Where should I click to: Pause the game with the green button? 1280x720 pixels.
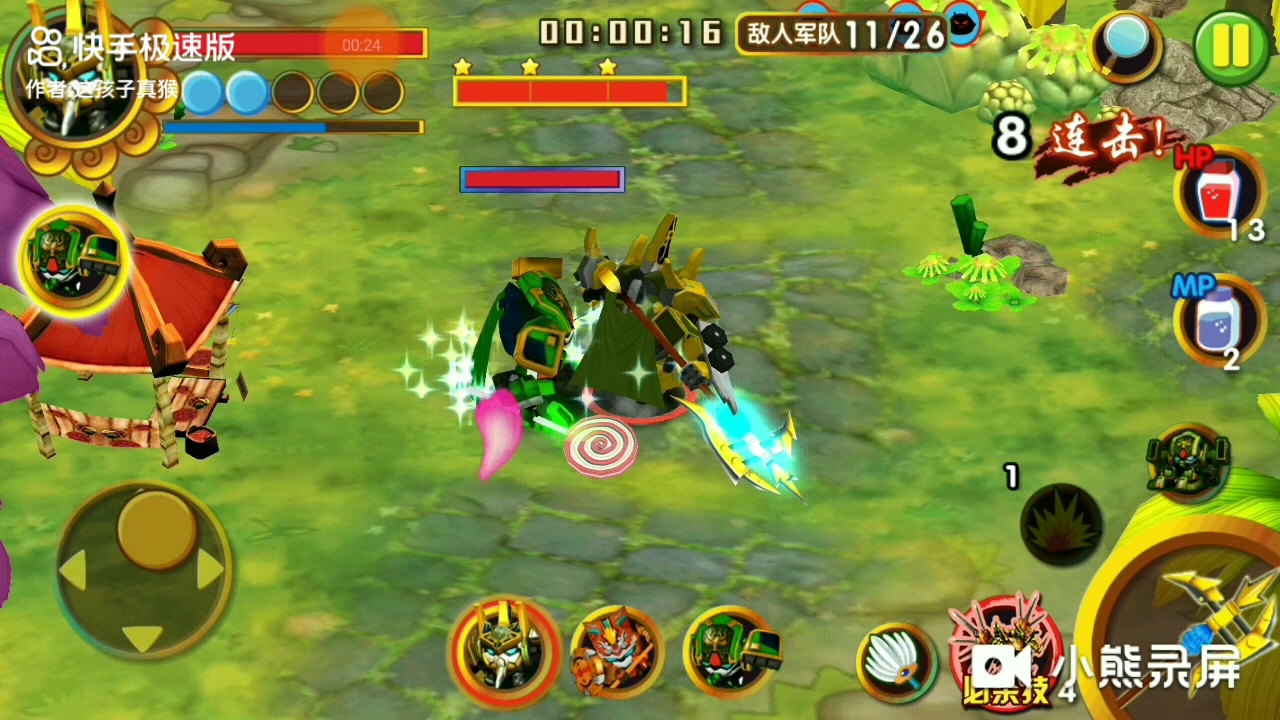(x=1231, y=47)
